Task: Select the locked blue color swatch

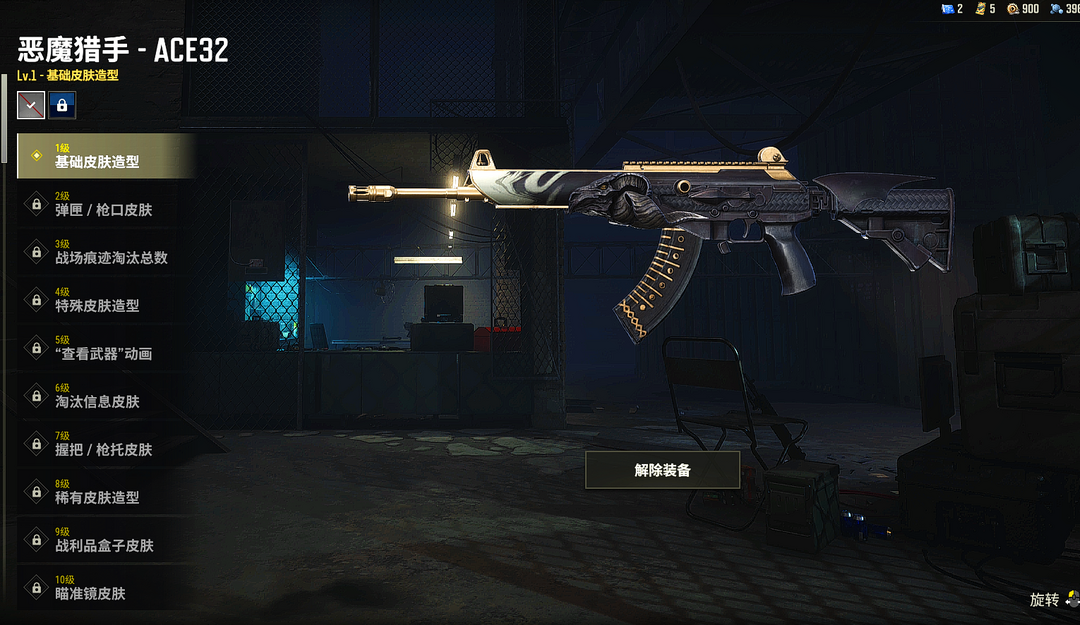Action: (62, 104)
